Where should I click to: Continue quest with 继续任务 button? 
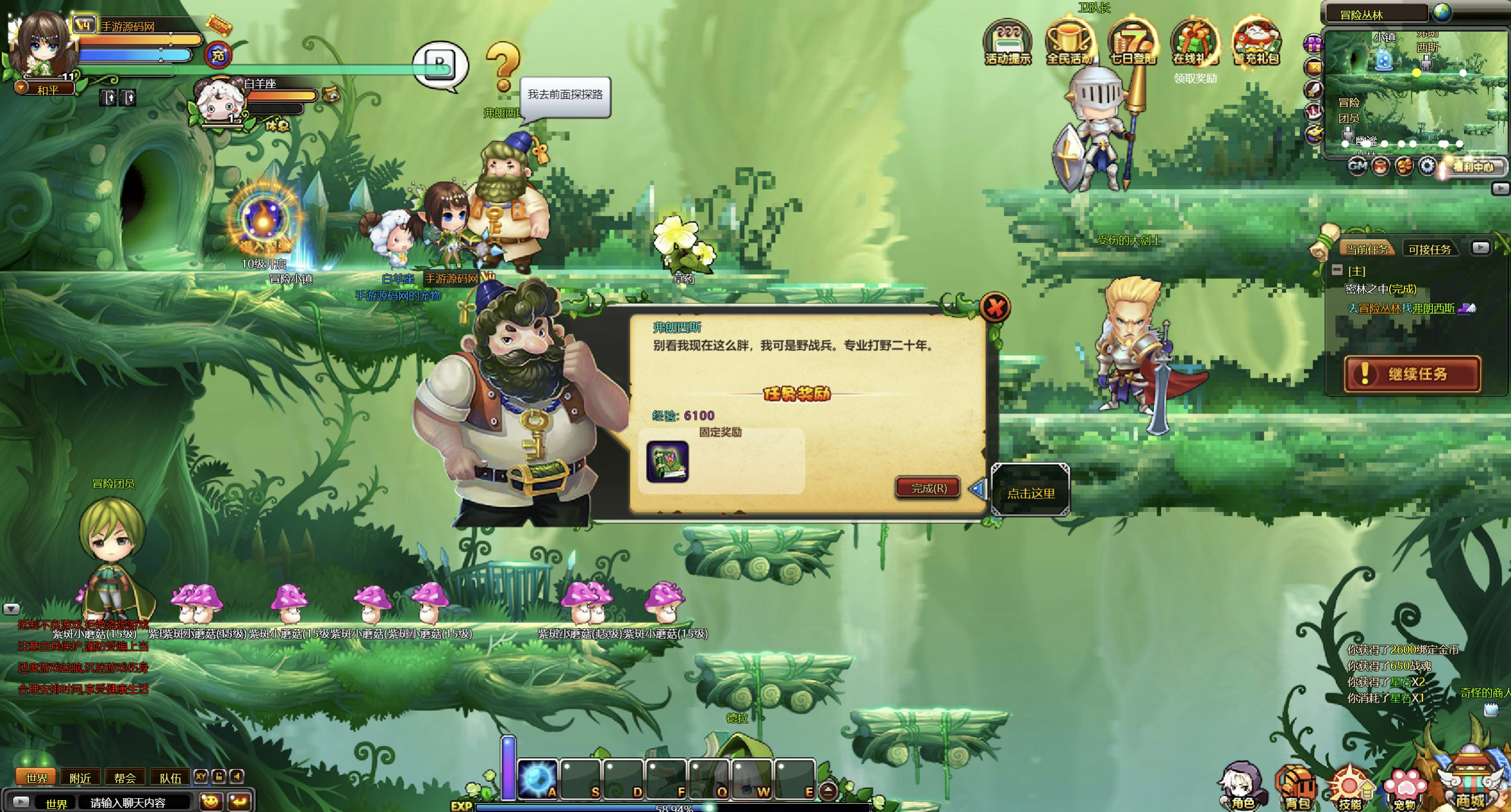(x=1412, y=374)
